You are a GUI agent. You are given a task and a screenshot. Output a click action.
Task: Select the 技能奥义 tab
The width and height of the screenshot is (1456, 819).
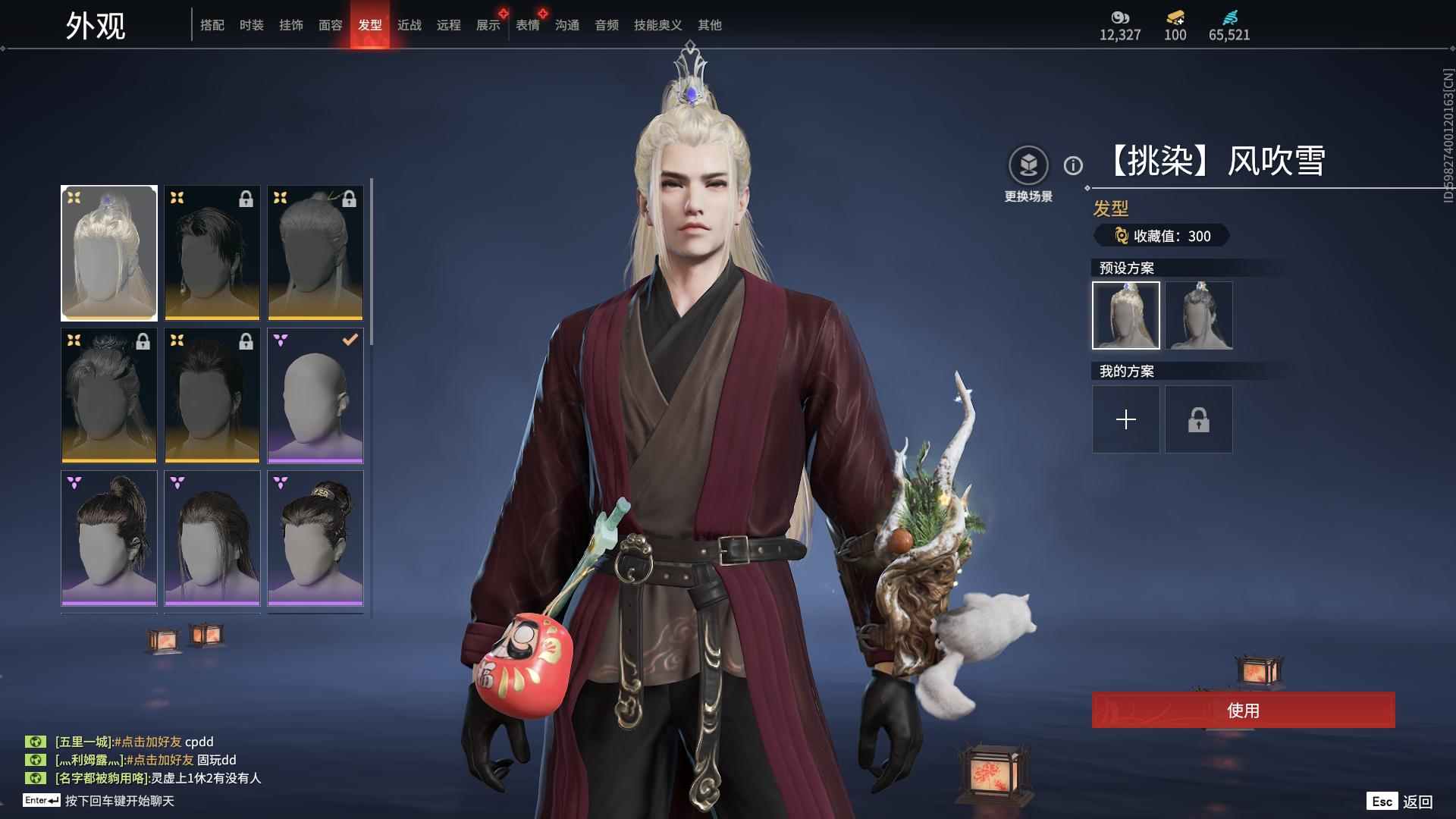click(x=657, y=25)
